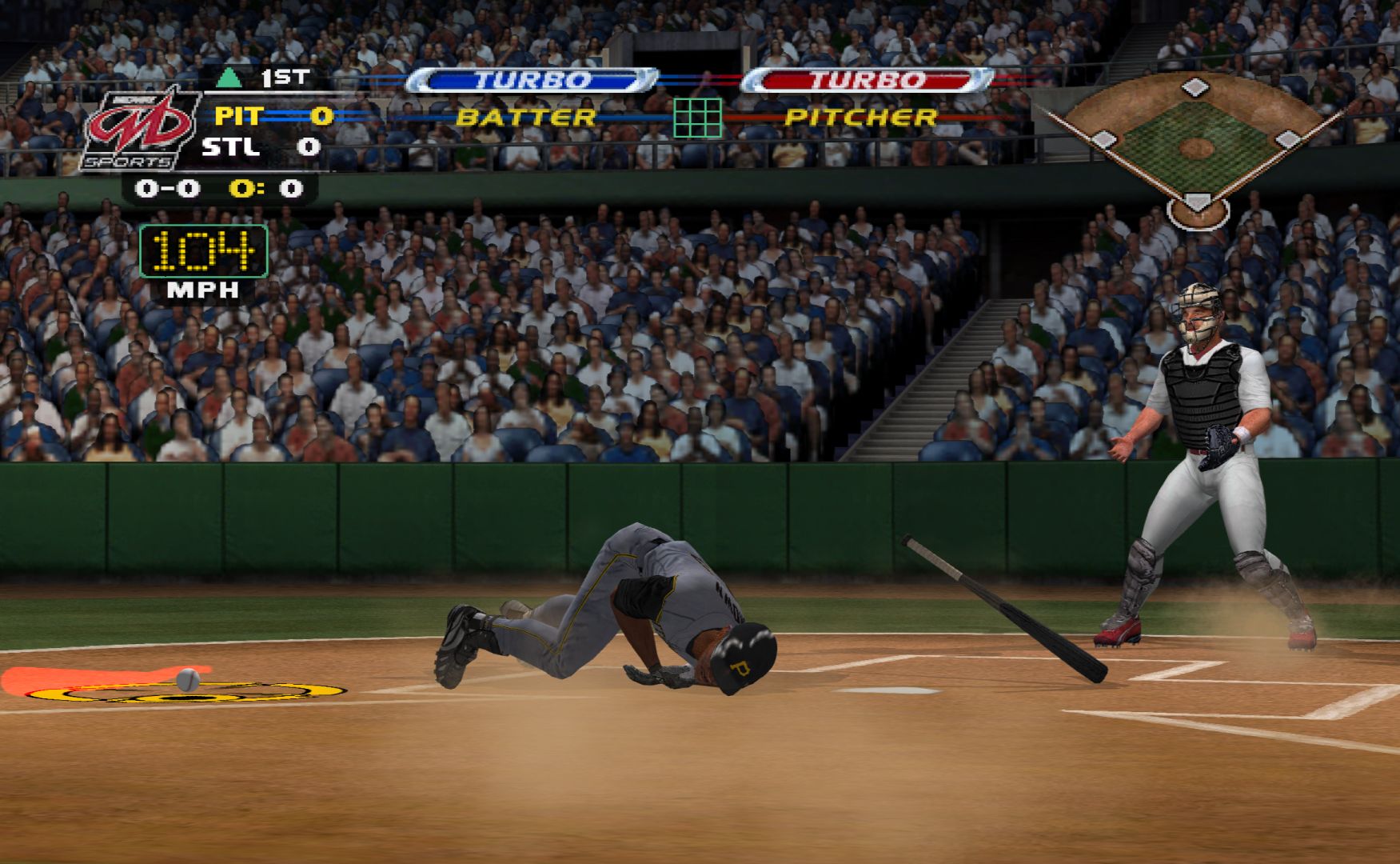This screenshot has height=864, width=1400.
Task: Select the green strike zone grid icon
Action: pos(697,118)
